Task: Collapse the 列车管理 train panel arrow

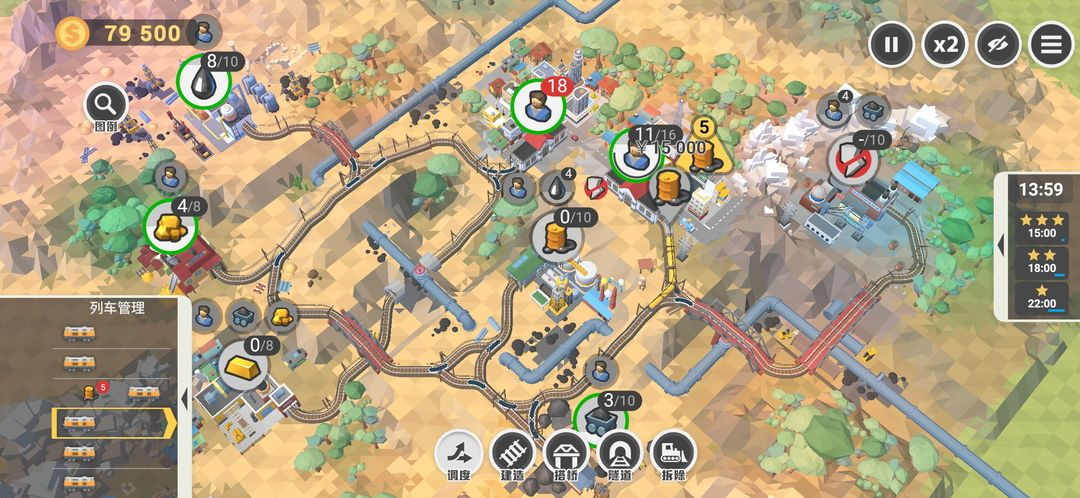Action: pos(185,398)
